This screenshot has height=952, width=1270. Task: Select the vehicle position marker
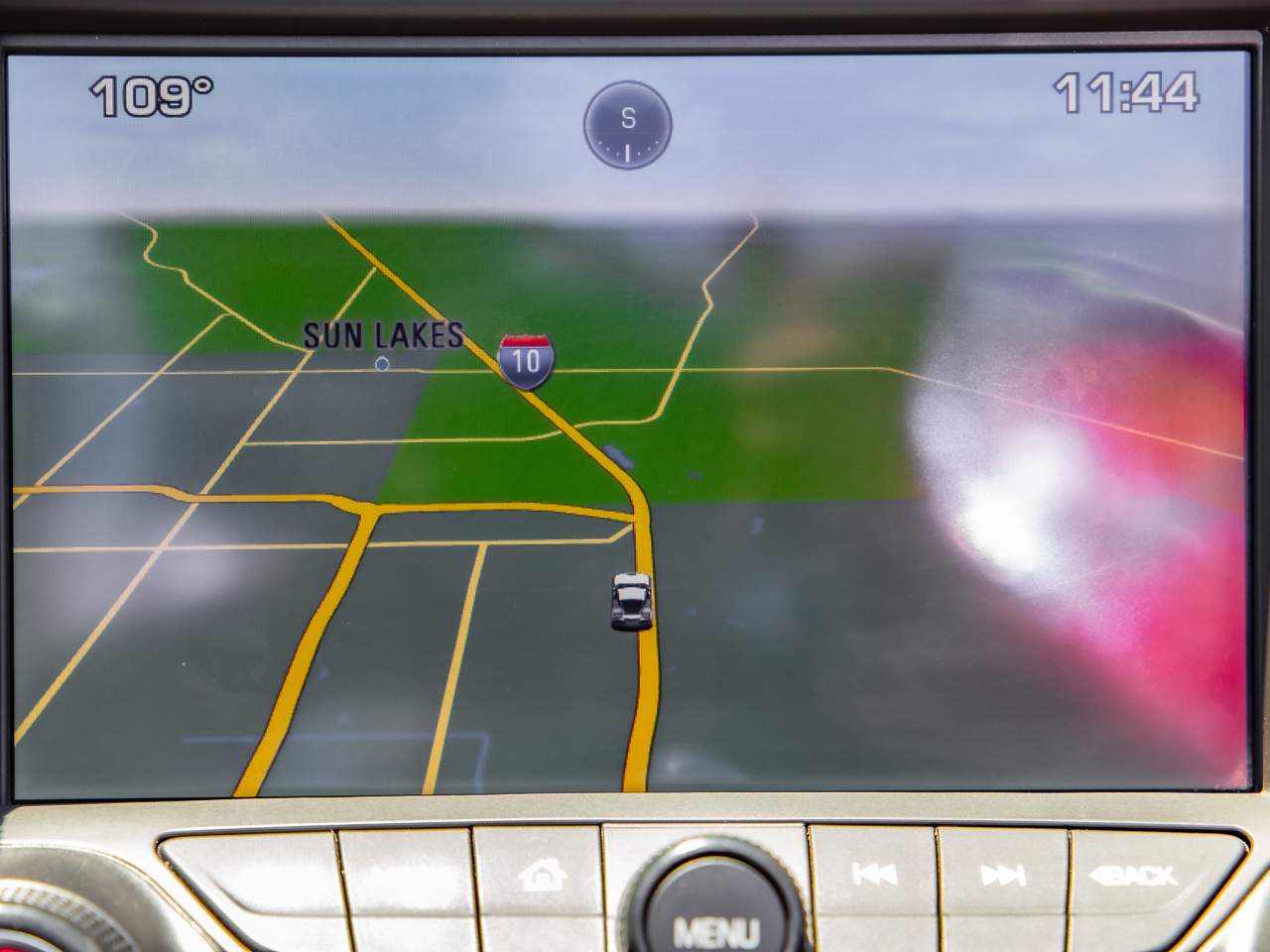tap(631, 600)
